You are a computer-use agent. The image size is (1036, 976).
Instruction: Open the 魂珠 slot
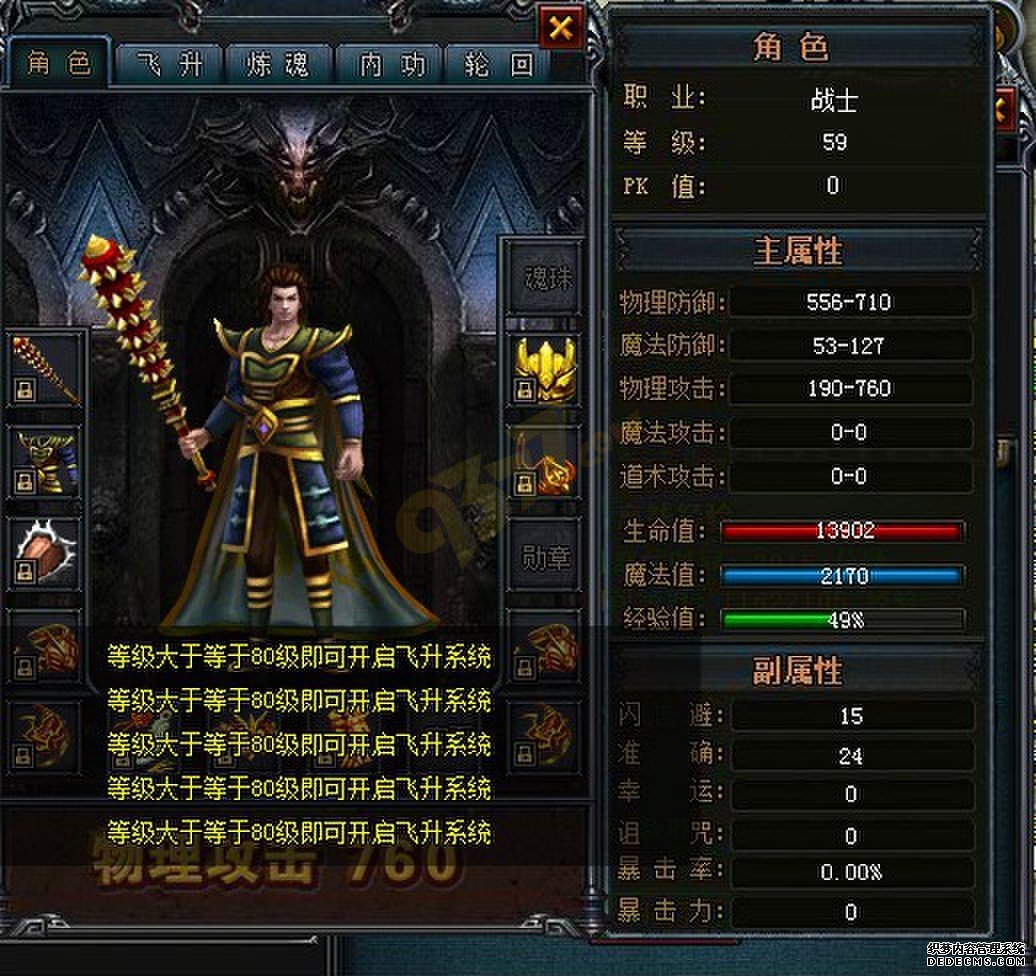[x=548, y=278]
